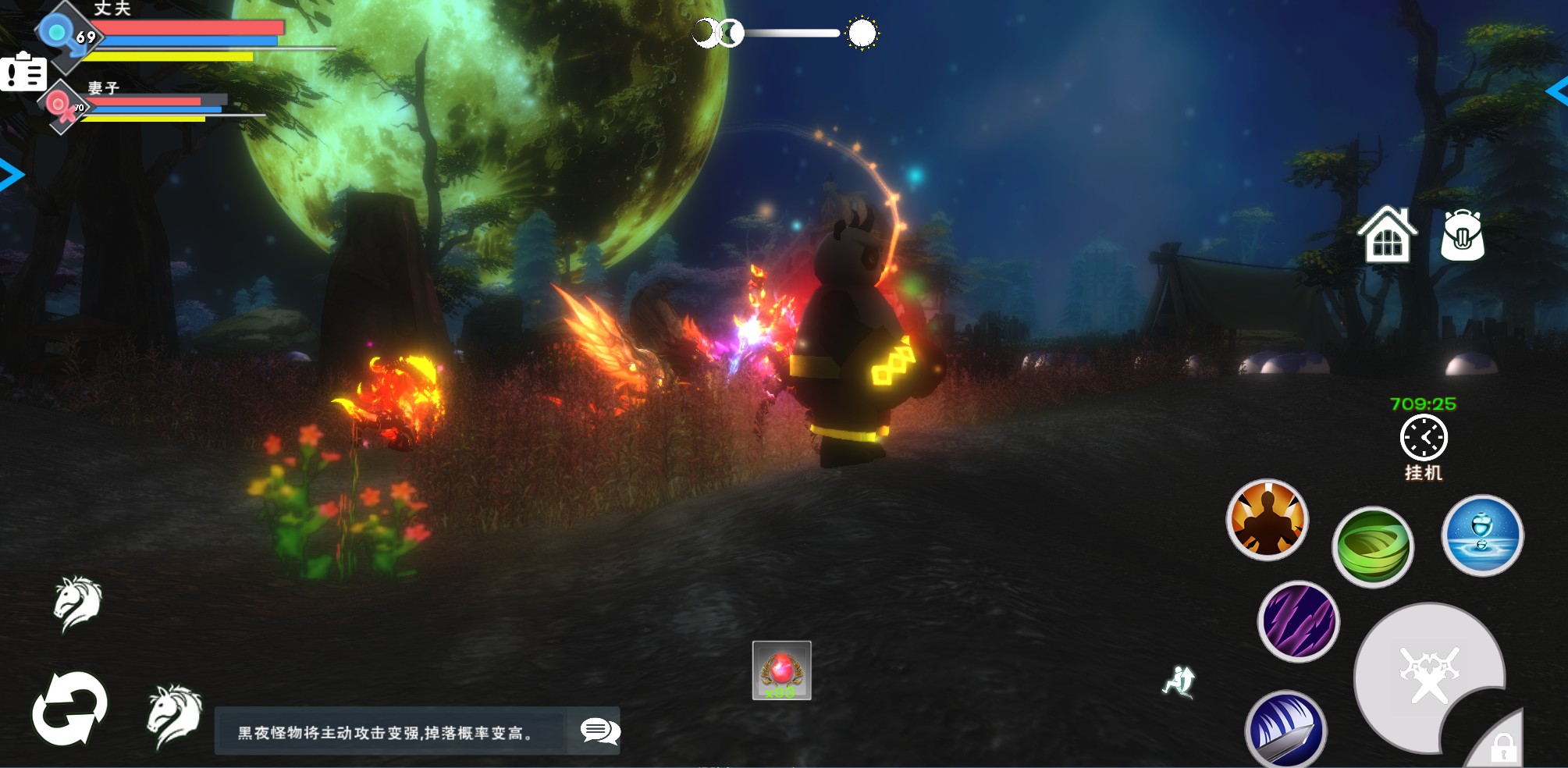Toggle 挂机 auto-battle clock button
1568x768 pixels.
pyautogui.click(x=1423, y=439)
